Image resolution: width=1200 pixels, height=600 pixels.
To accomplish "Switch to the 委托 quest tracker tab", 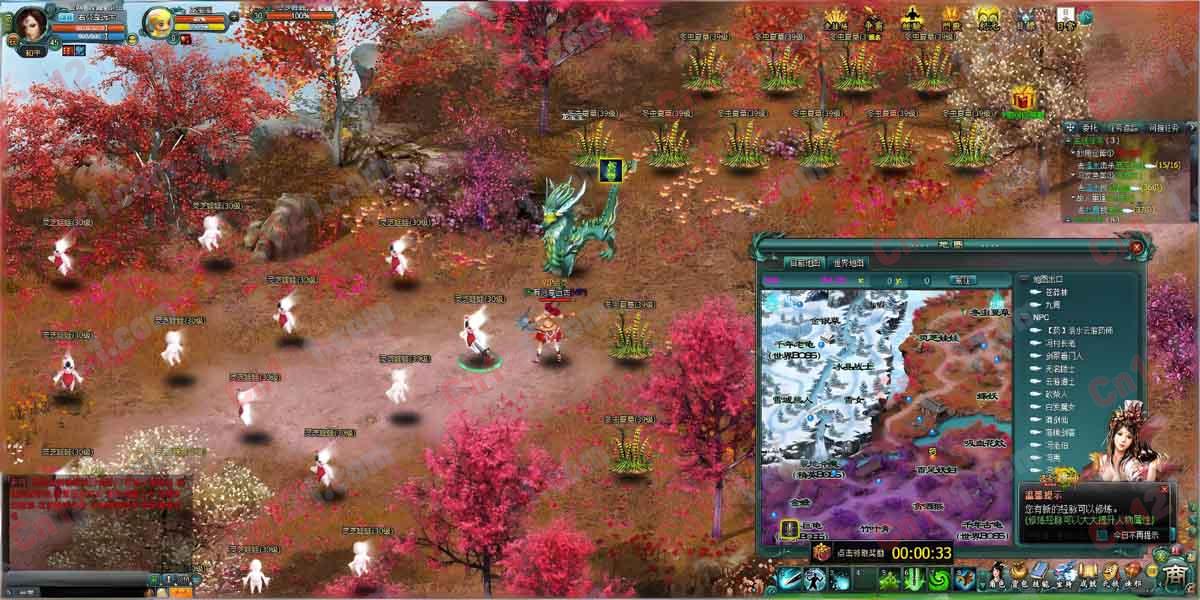I will pos(1089,128).
